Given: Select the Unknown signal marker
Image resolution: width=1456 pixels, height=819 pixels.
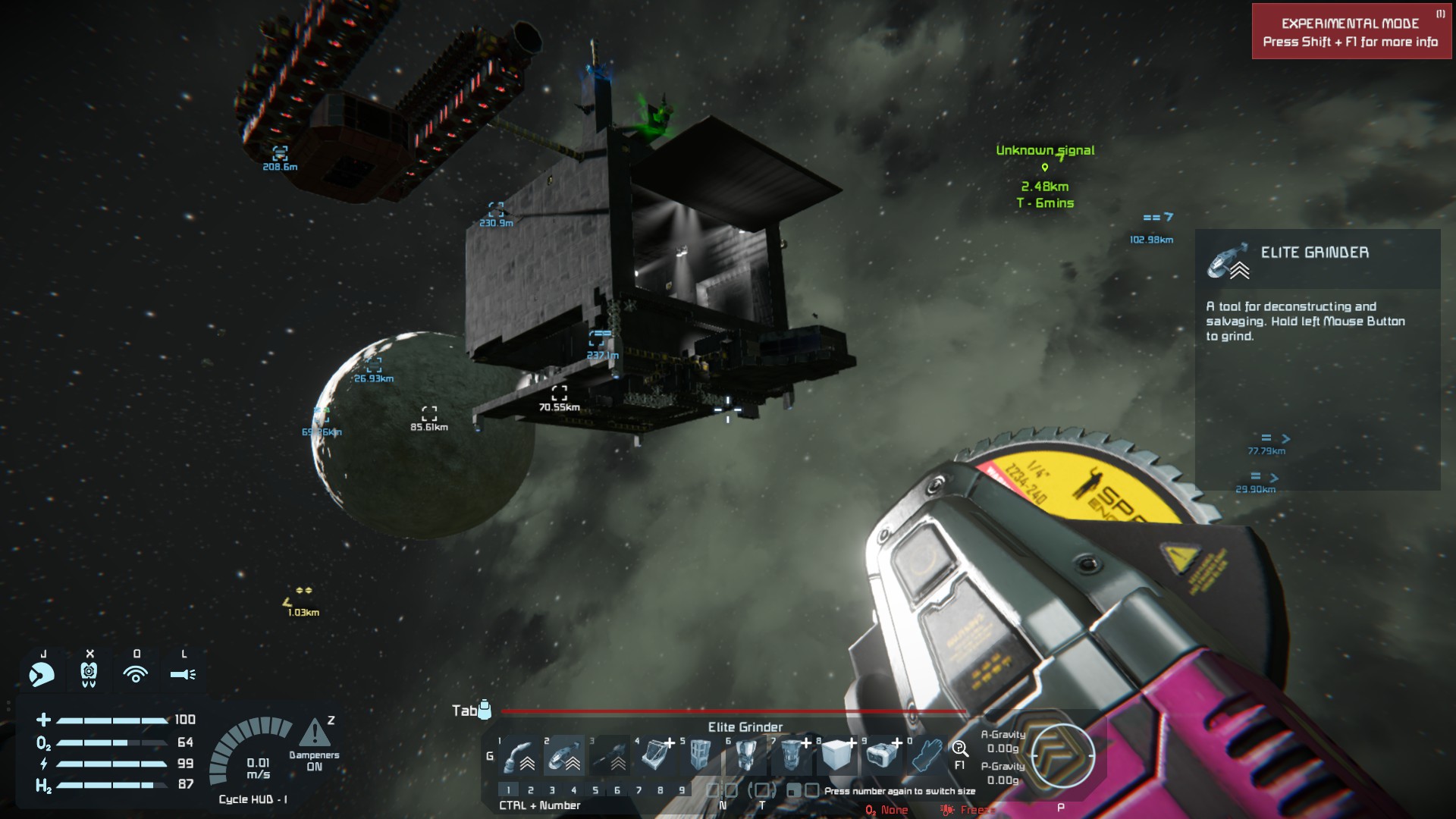Looking at the screenshot, I should tap(1045, 168).
